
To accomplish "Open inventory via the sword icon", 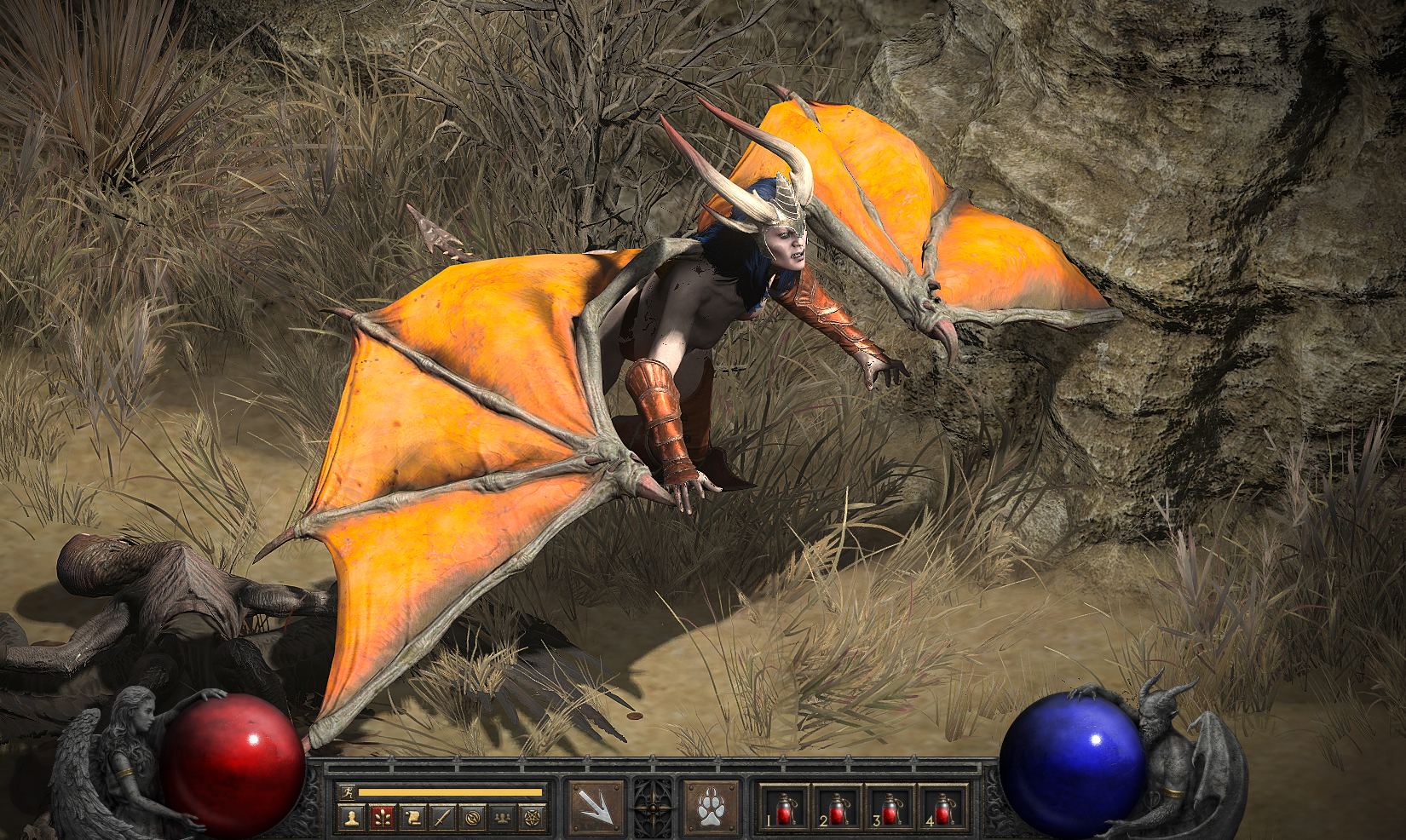I will [x=442, y=818].
